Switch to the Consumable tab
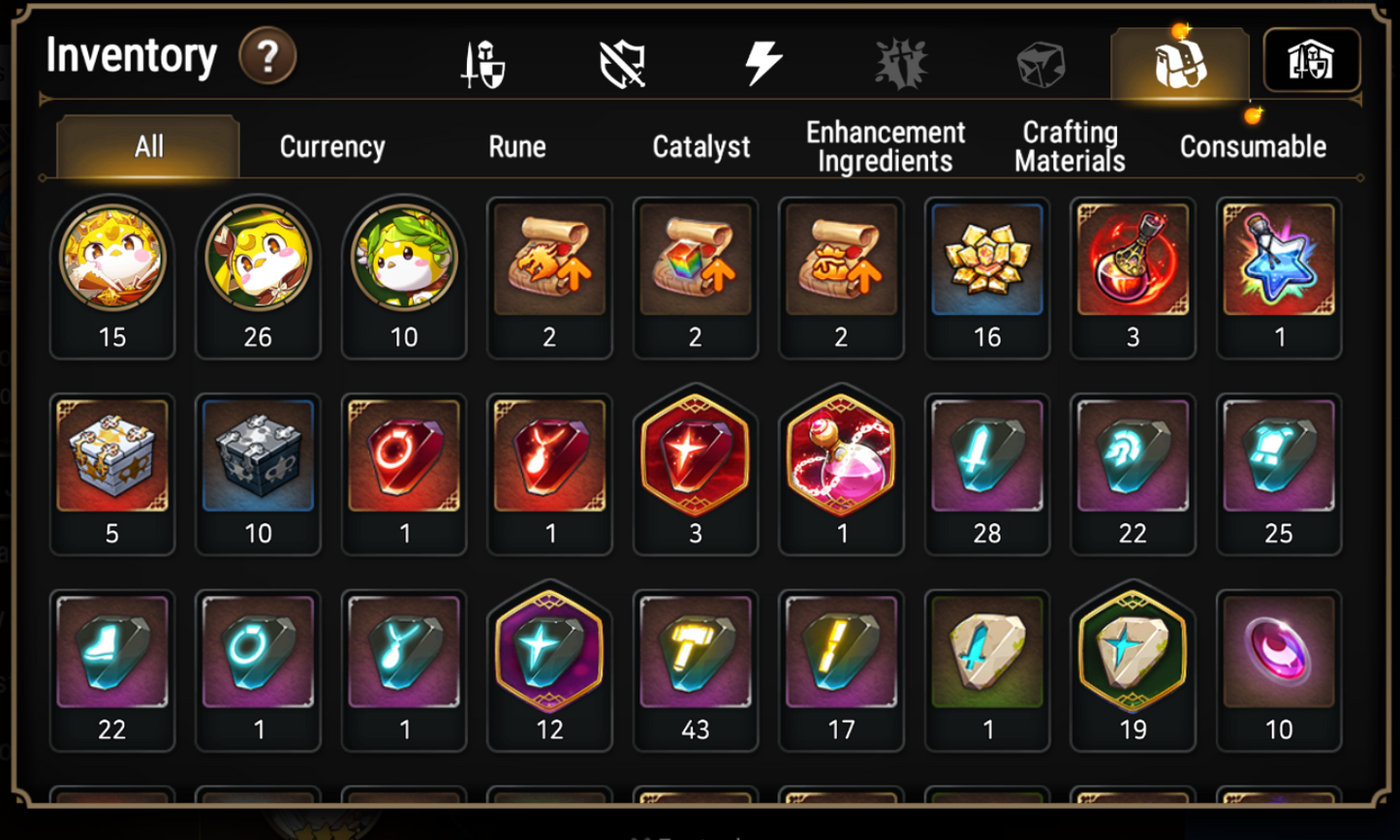The width and height of the screenshot is (1400, 840). [x=1252, y=147]
